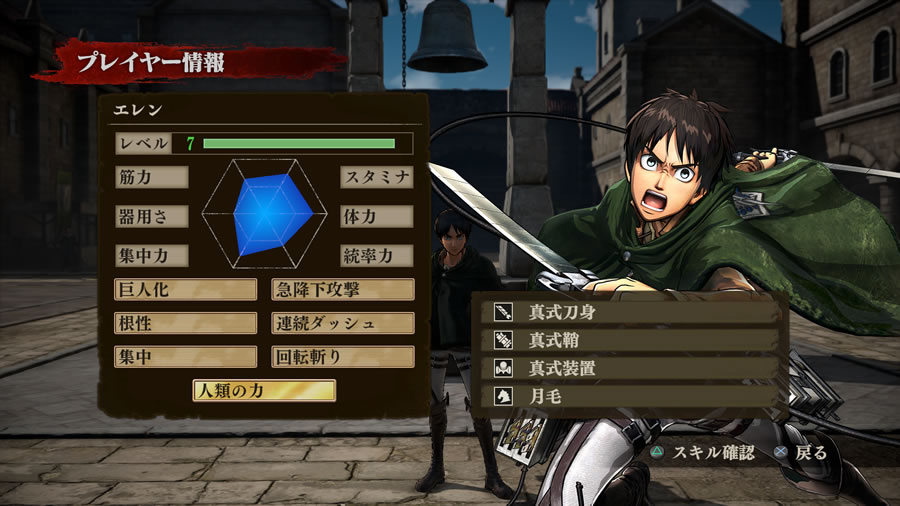Go back with 戻る

(803, 452)
